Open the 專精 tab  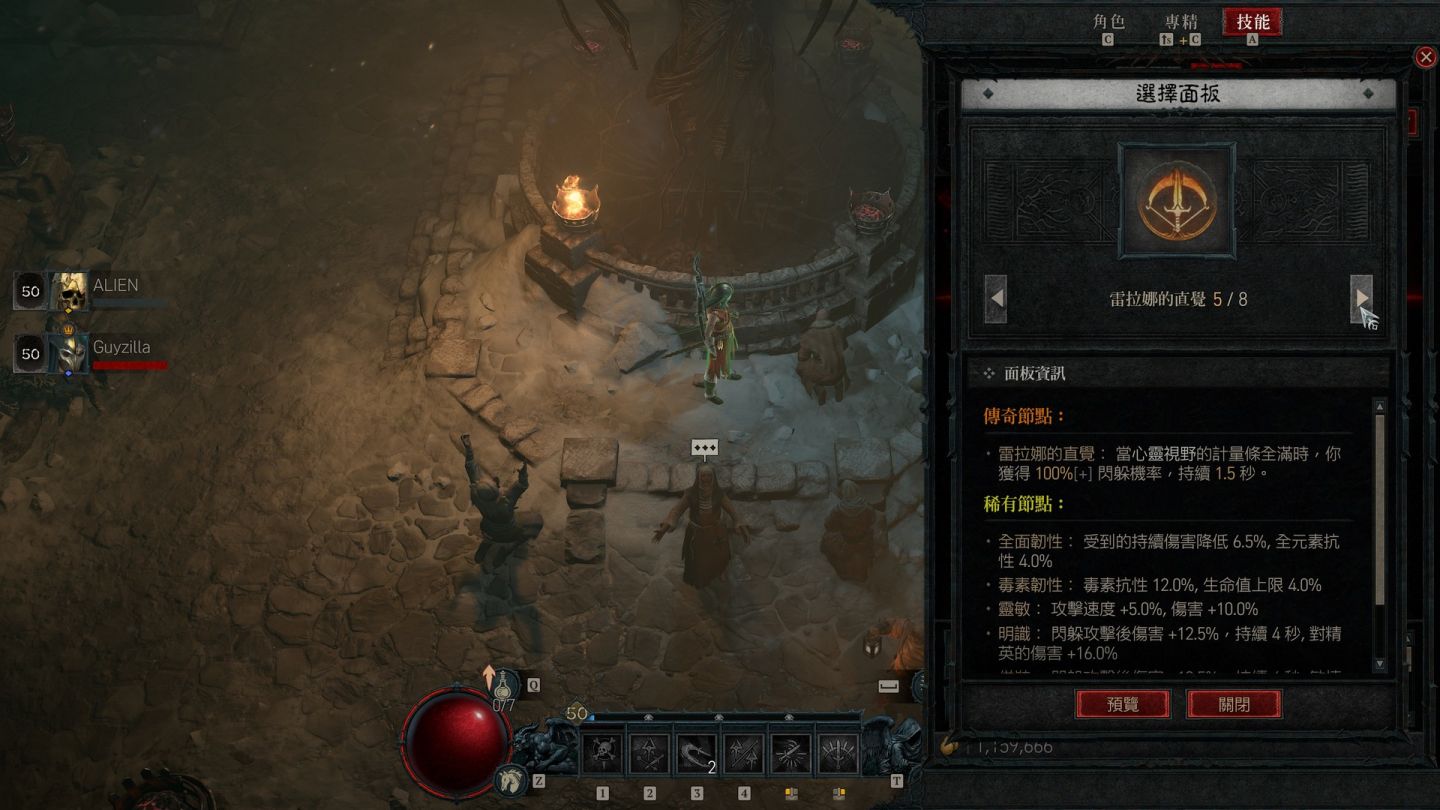(x=1181, y=22)
